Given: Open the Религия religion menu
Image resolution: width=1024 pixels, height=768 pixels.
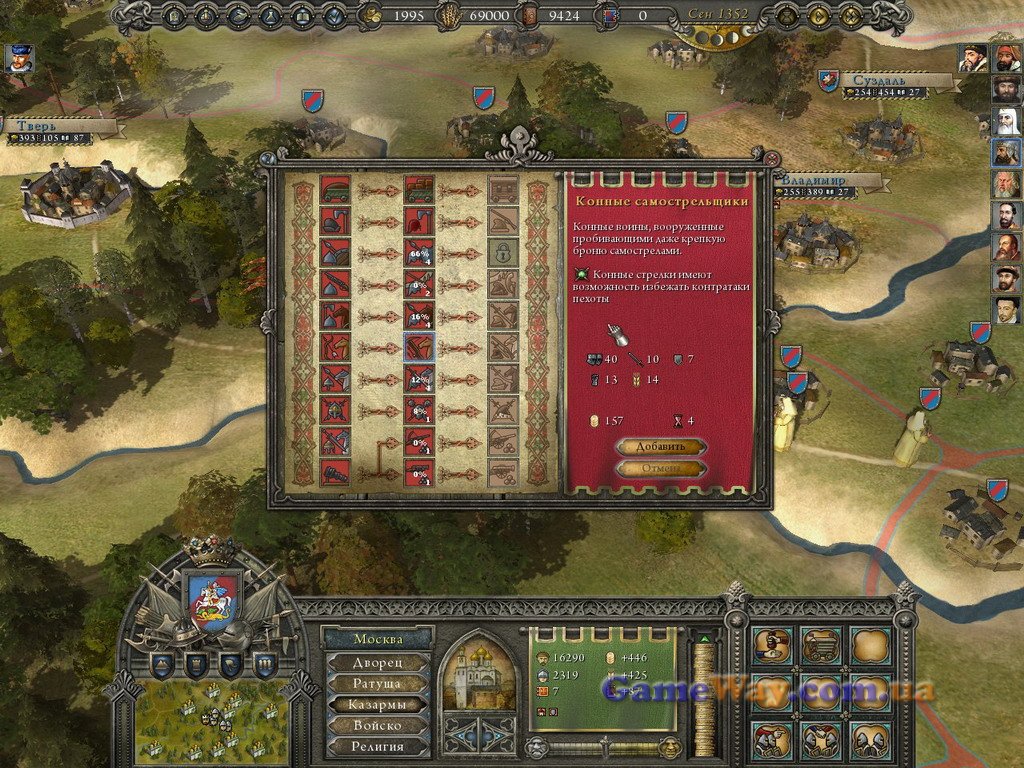Looking at the screenshot, I should (377, 746).
